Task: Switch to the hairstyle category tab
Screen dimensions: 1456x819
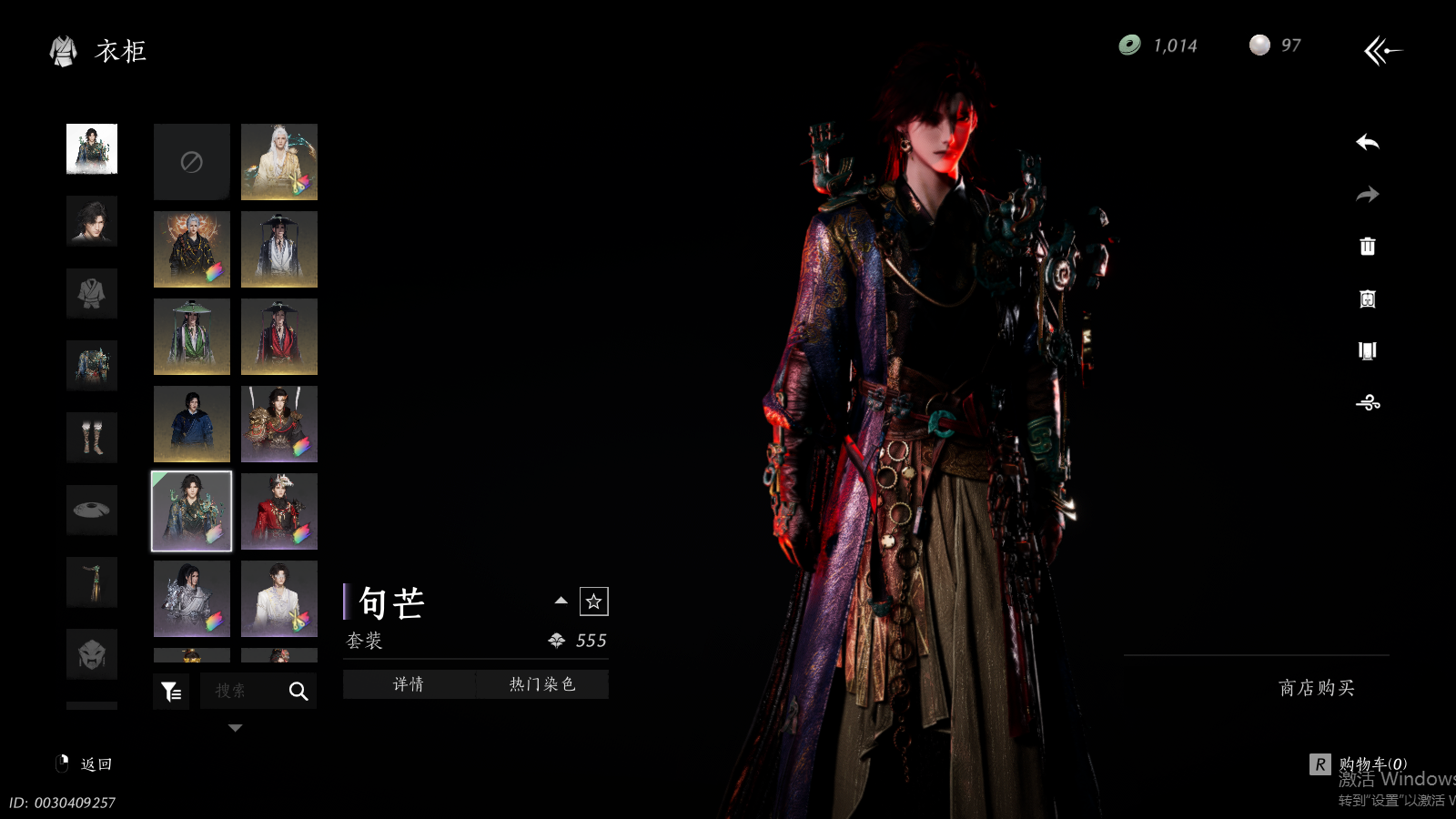Action: click(92, 221)
